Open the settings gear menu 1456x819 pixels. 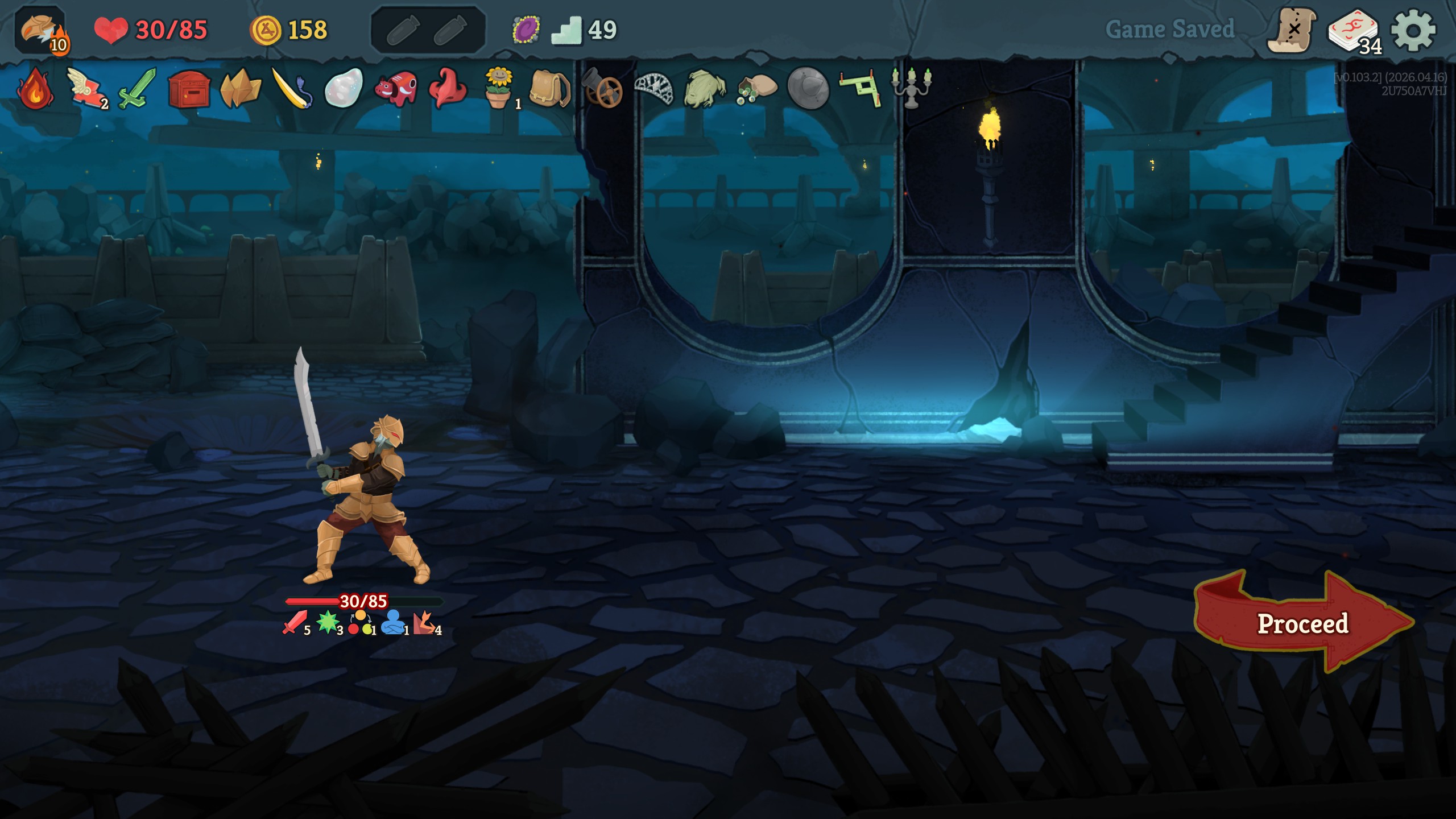1413,30
